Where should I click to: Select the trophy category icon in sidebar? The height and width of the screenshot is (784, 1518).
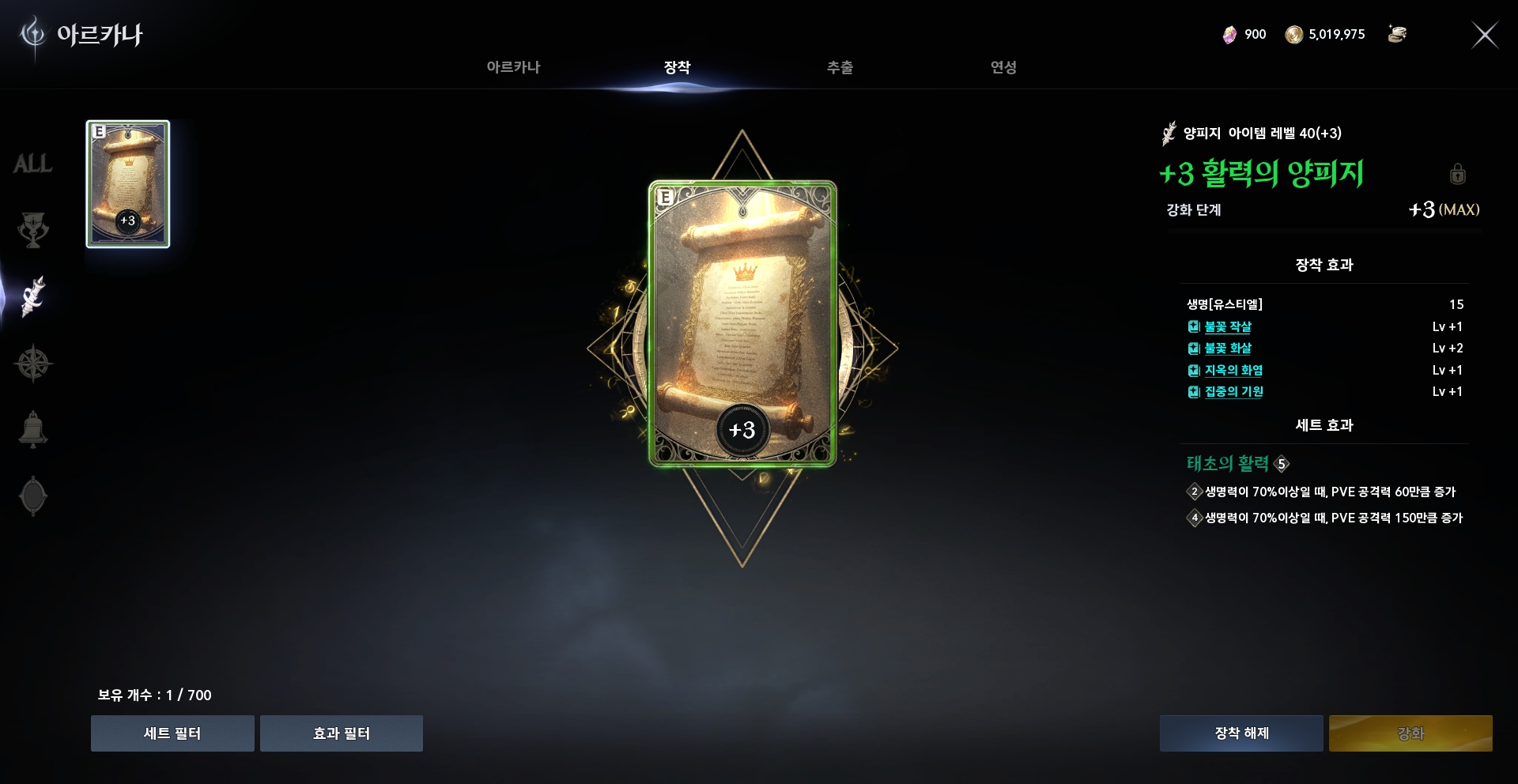[32, 230]
